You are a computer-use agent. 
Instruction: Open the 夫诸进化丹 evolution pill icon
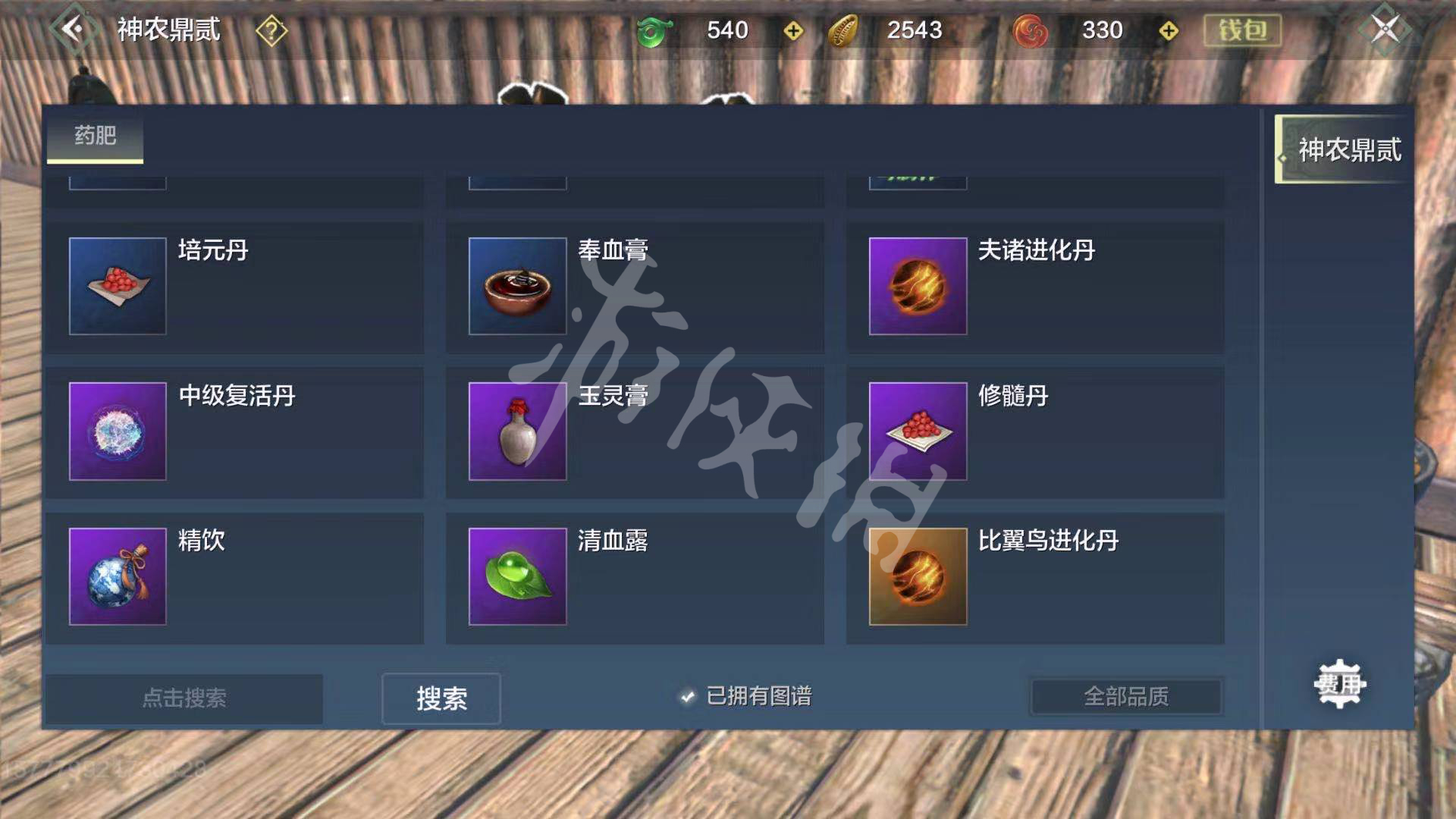click(x=918, y=287)
